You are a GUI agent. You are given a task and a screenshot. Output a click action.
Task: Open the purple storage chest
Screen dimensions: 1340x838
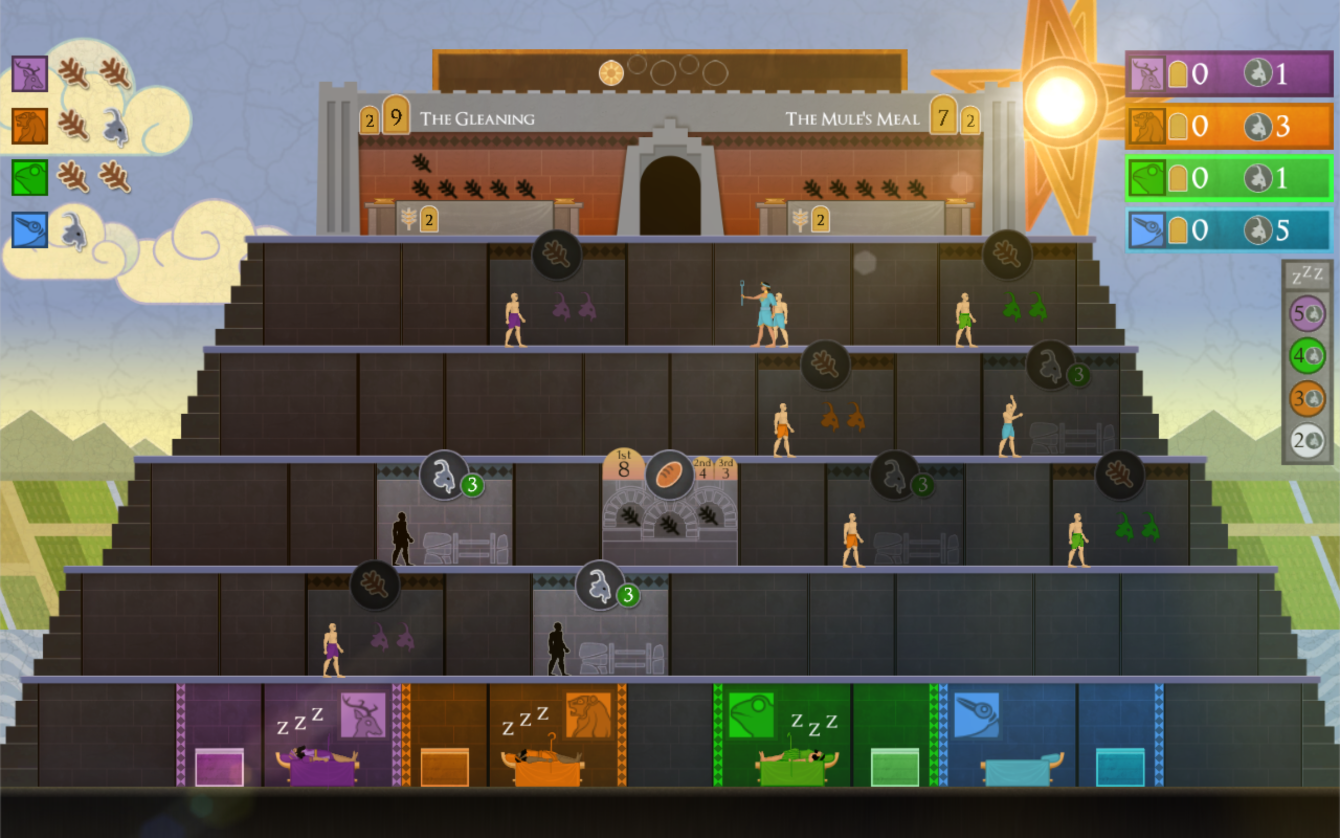click(219, 767)
